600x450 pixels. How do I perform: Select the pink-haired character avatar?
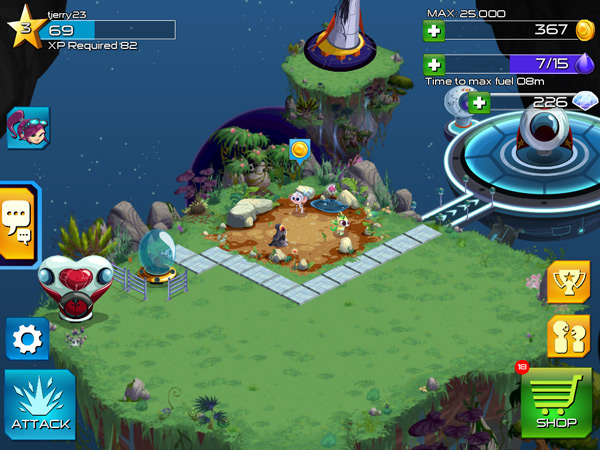(27, 128)
